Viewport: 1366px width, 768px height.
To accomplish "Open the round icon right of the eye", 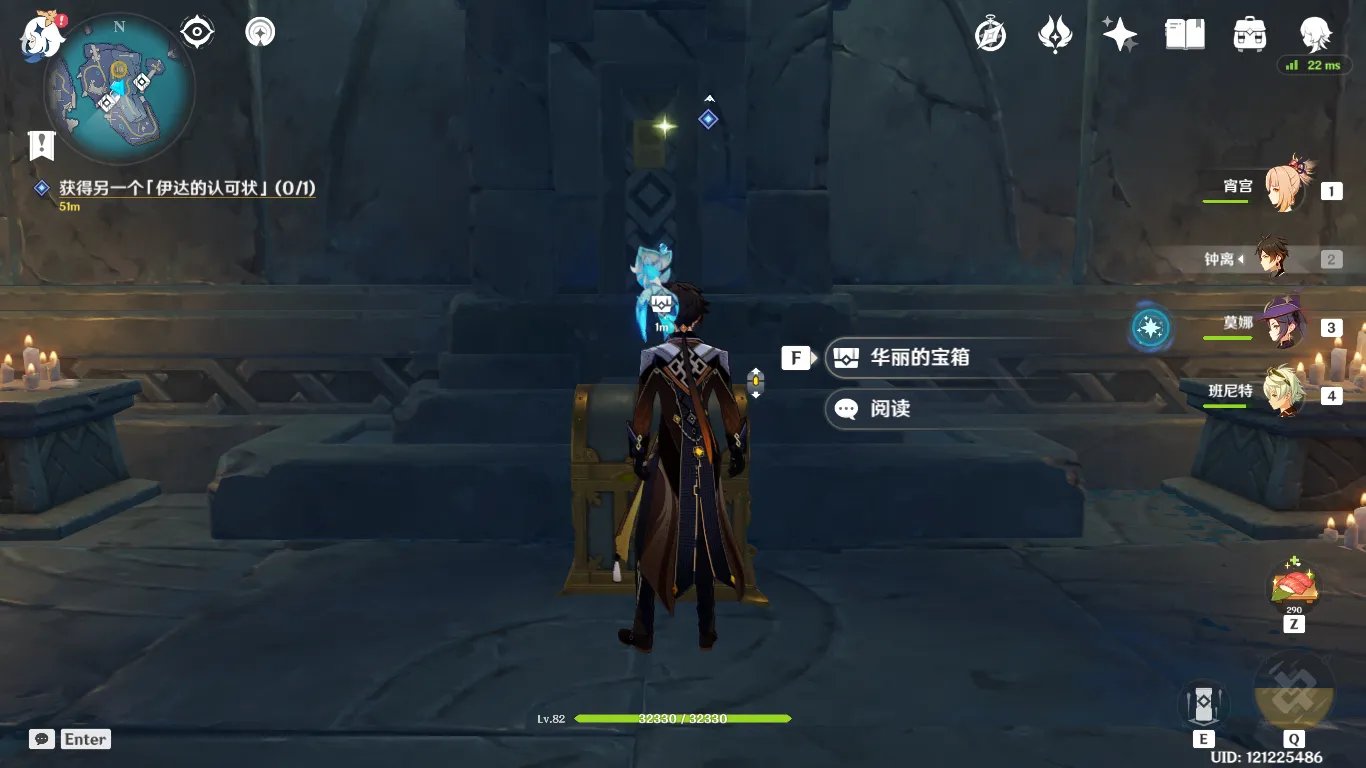I will (260, 33).
